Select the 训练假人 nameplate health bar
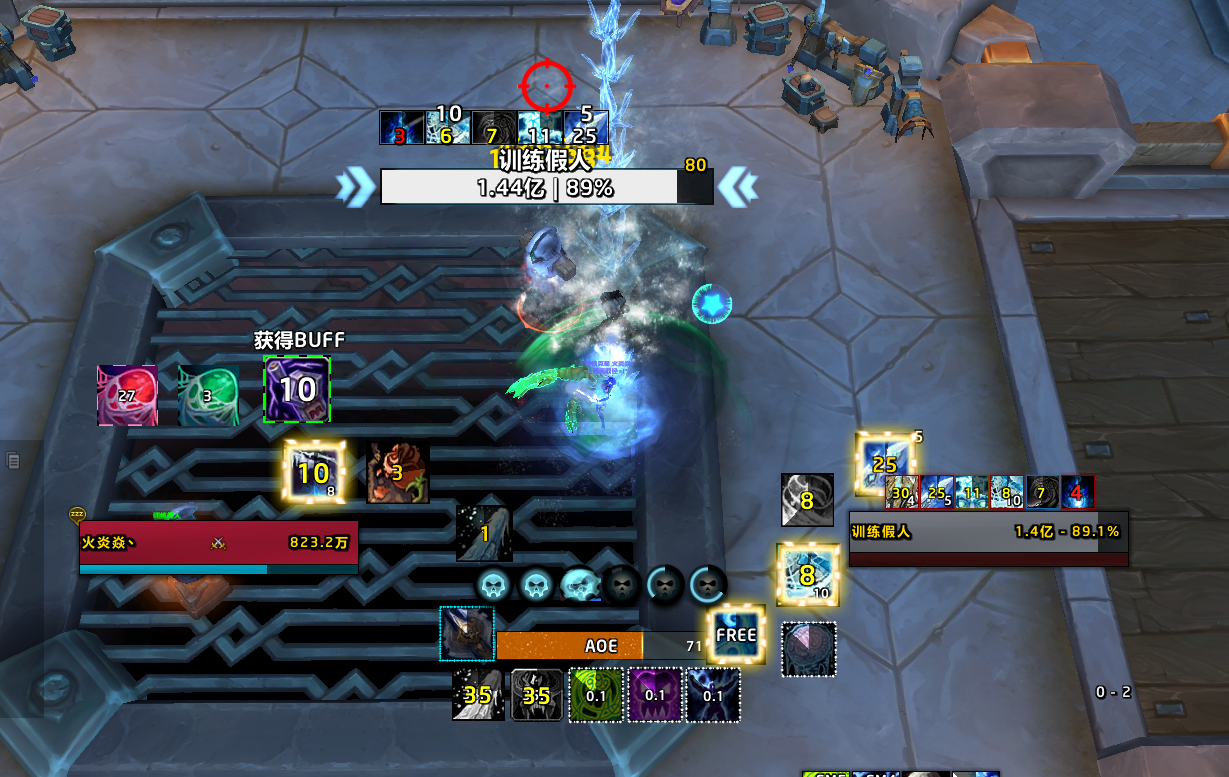 530,187
